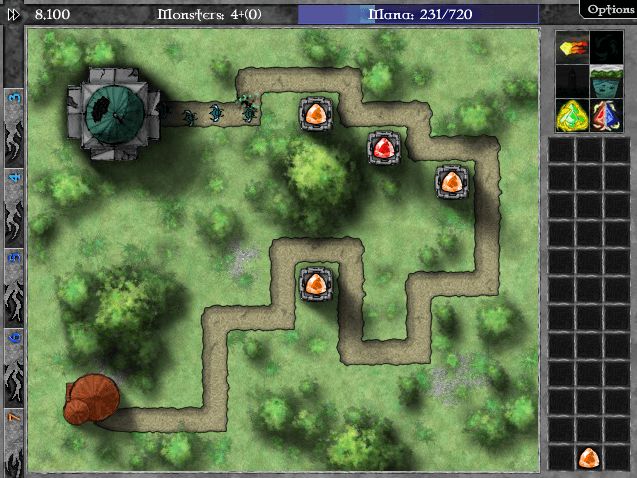Pick the orange gem in the inventory

589,458
